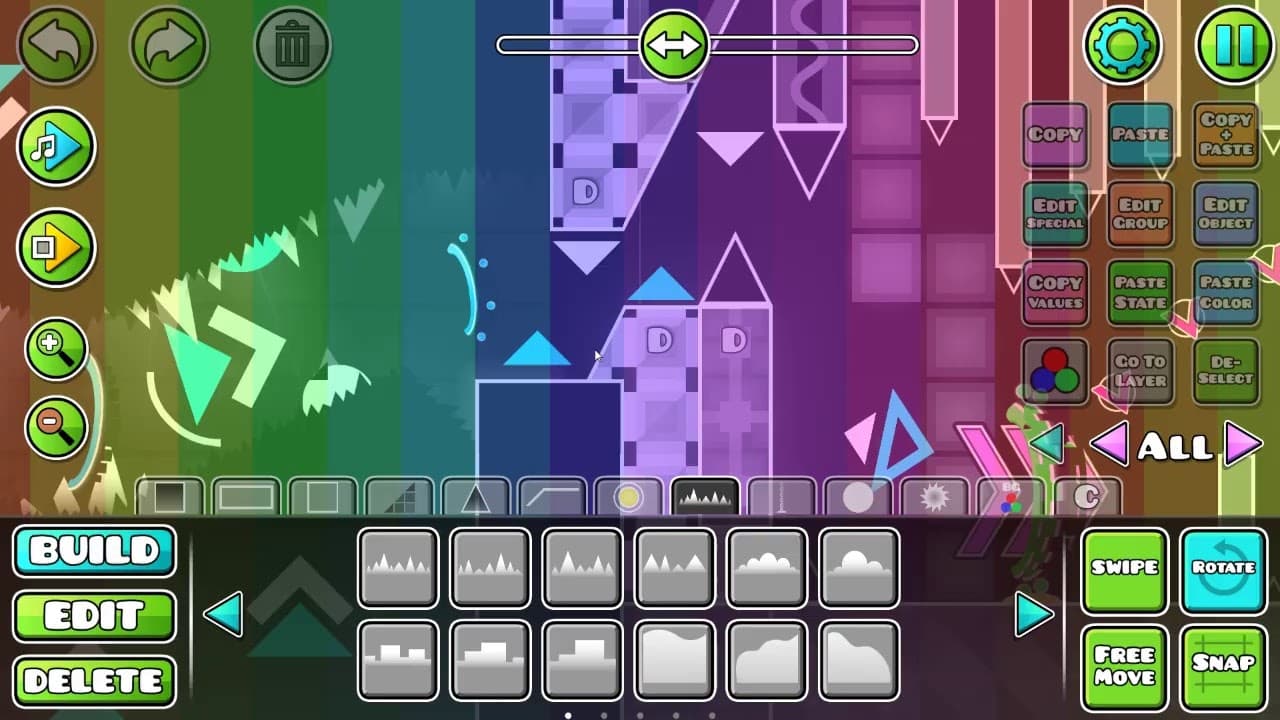Viewport: 1280px width, 720px height.
Task: Enable Swipe selection mode
Action: tap(1124, 568)
